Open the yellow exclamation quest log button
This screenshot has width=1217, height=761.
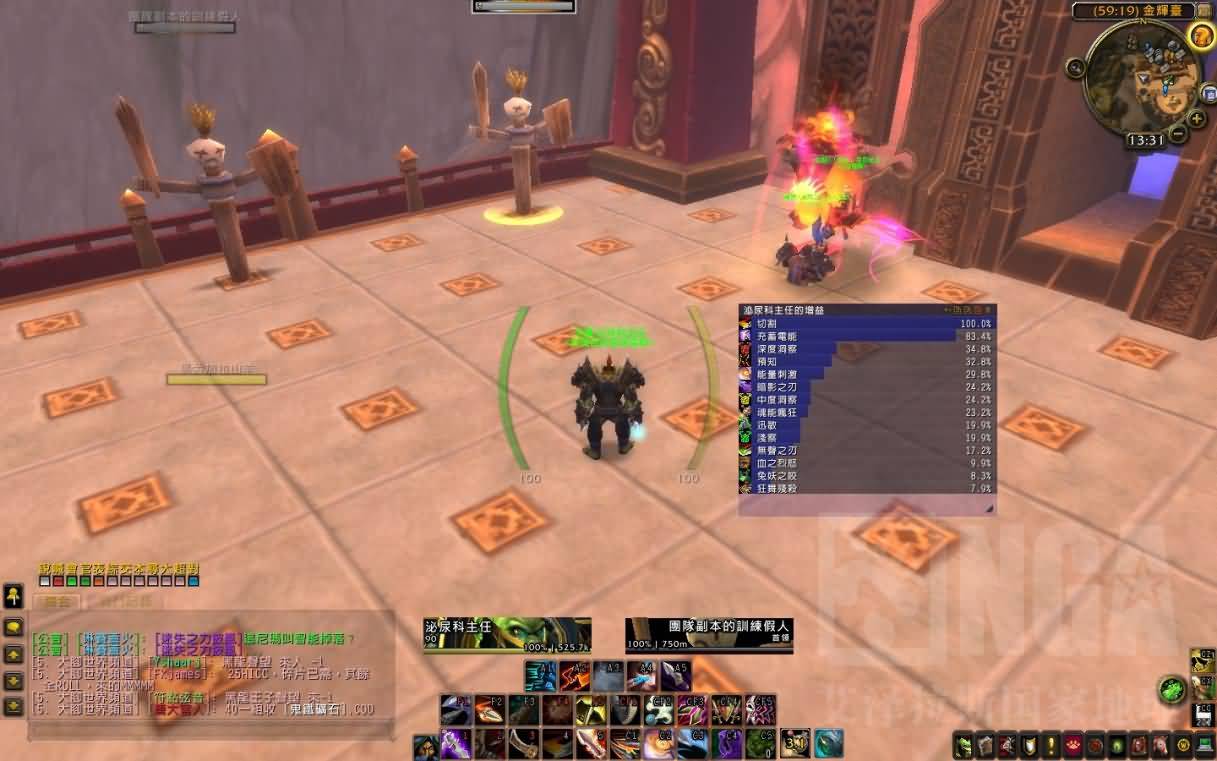[1051, 745]
